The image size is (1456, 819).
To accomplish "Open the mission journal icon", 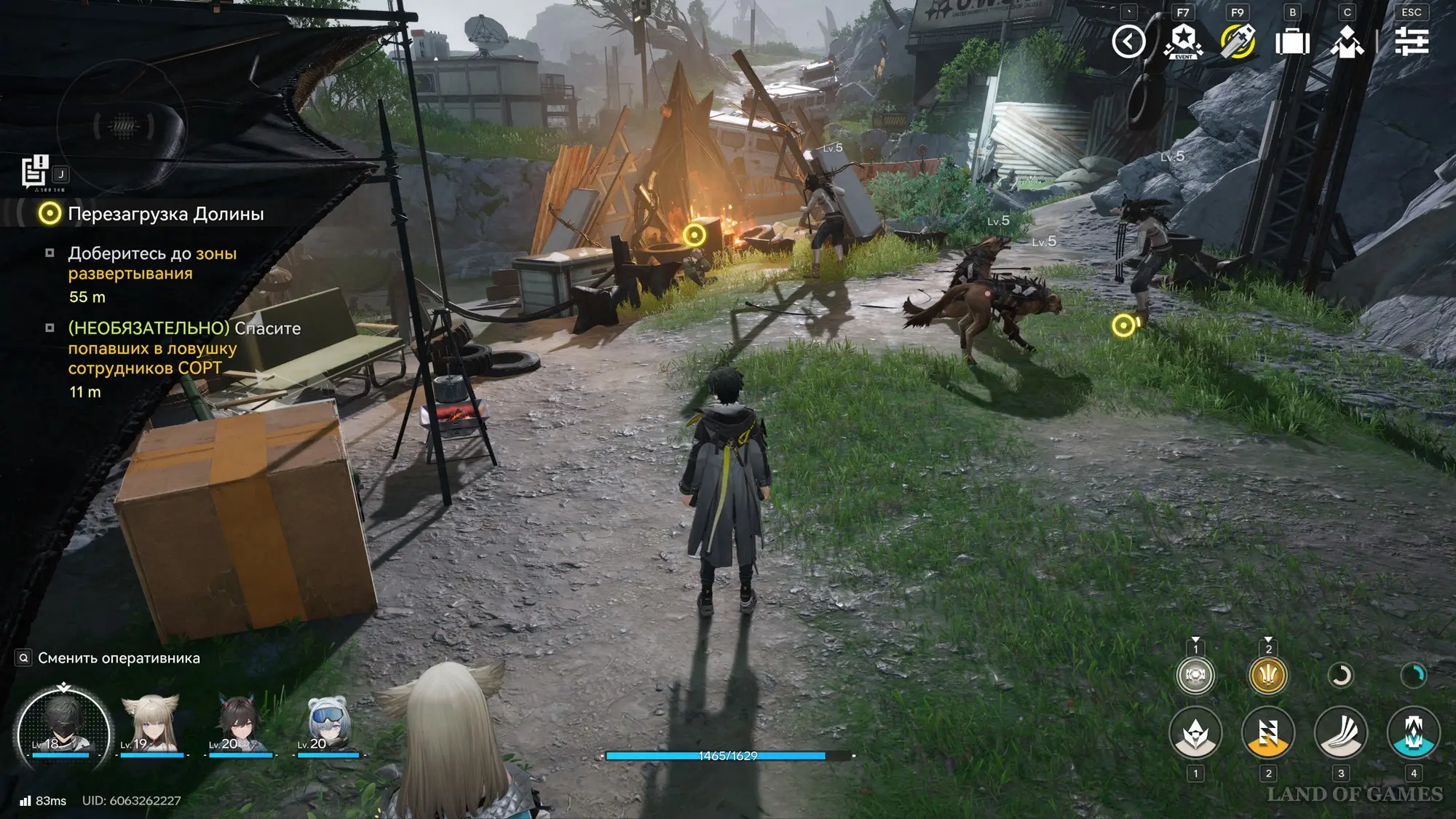I will 34,172.
